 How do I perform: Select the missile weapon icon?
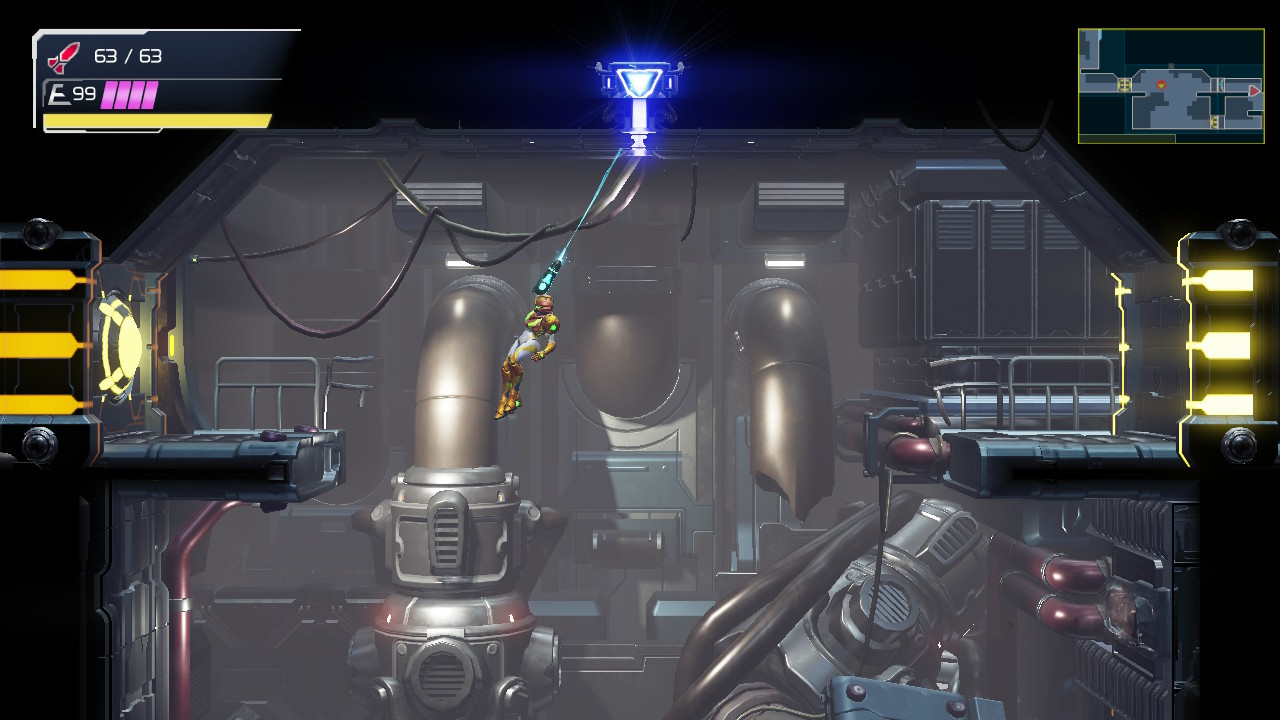point(63,58)
